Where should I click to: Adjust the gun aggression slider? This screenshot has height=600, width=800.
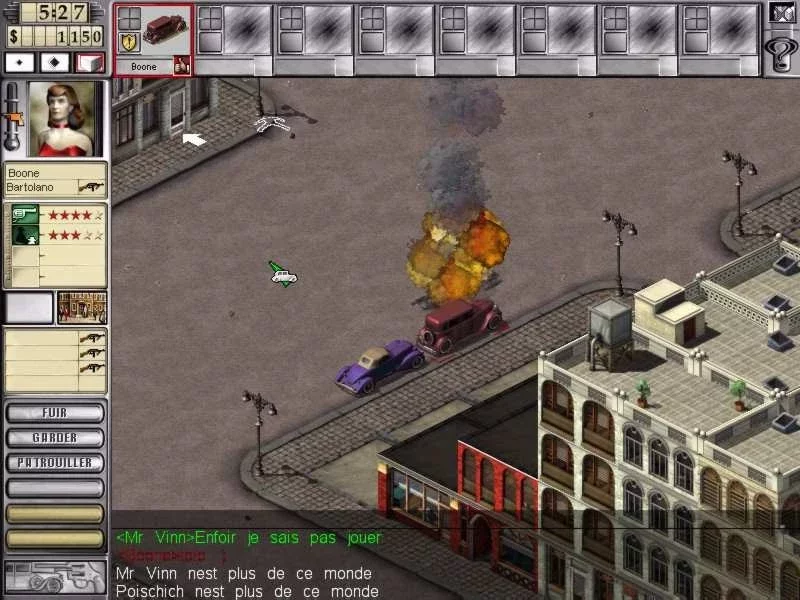coord(14,119)
